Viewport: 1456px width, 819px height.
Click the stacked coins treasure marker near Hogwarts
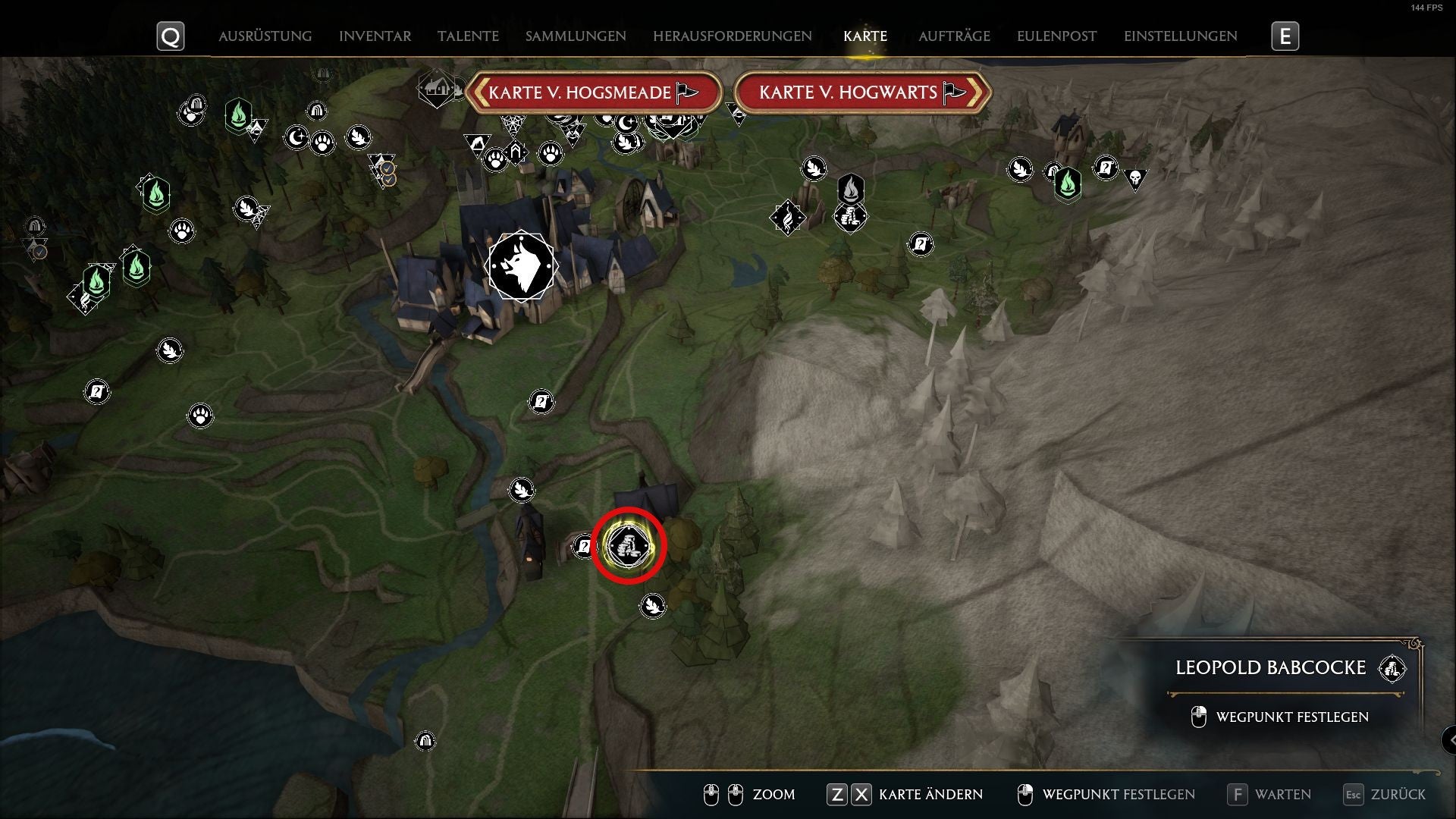pos(851,216)
